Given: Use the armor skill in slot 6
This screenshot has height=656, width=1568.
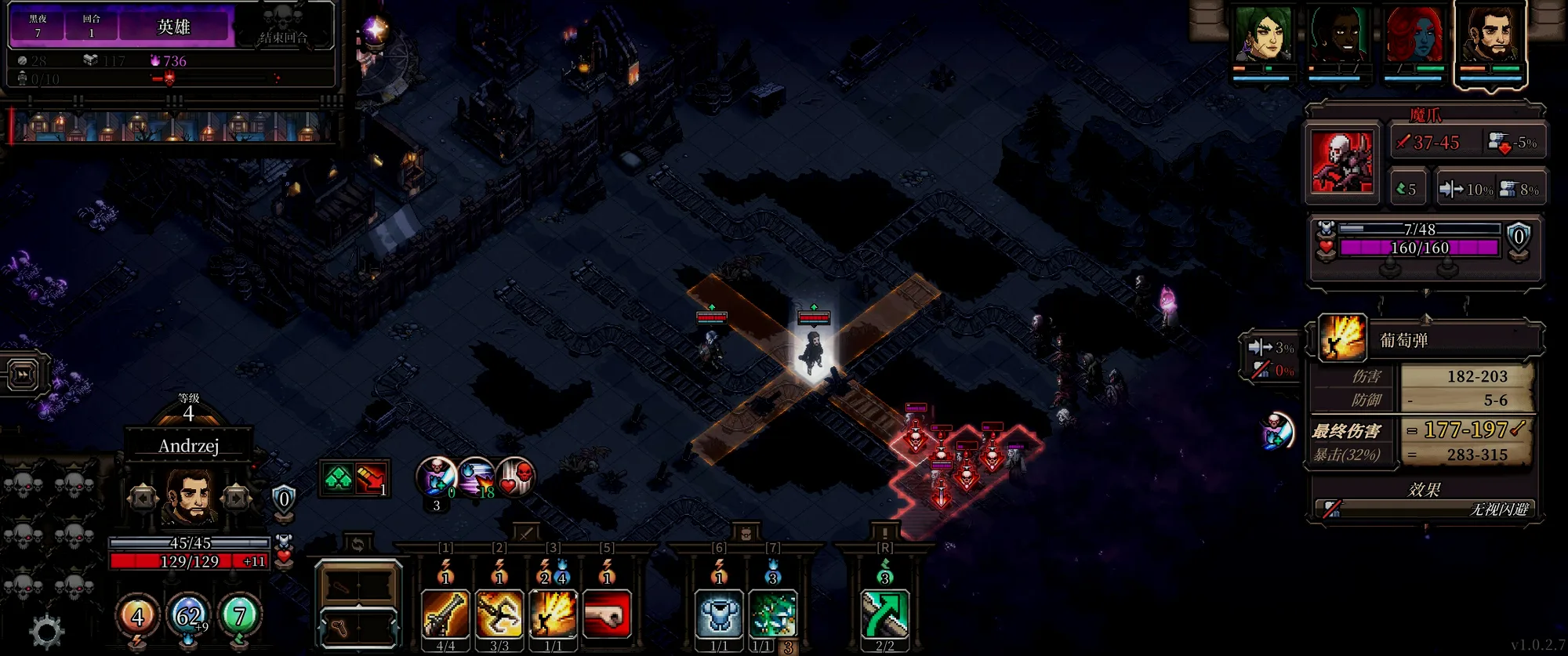Looking at the screenshot, I should click(719, 614).
